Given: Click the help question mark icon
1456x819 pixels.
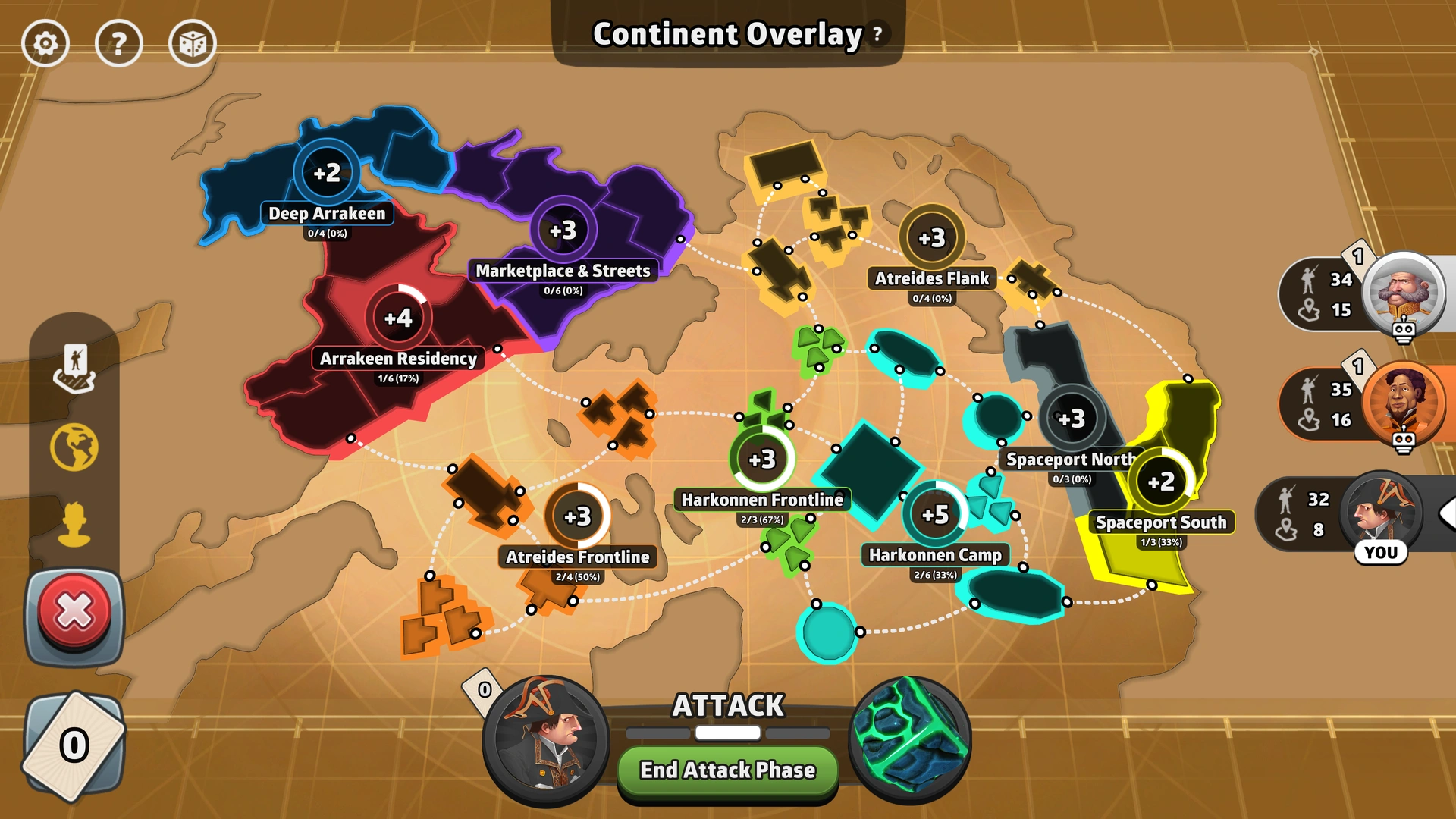Looking at the screenshot, I should 120,43.
